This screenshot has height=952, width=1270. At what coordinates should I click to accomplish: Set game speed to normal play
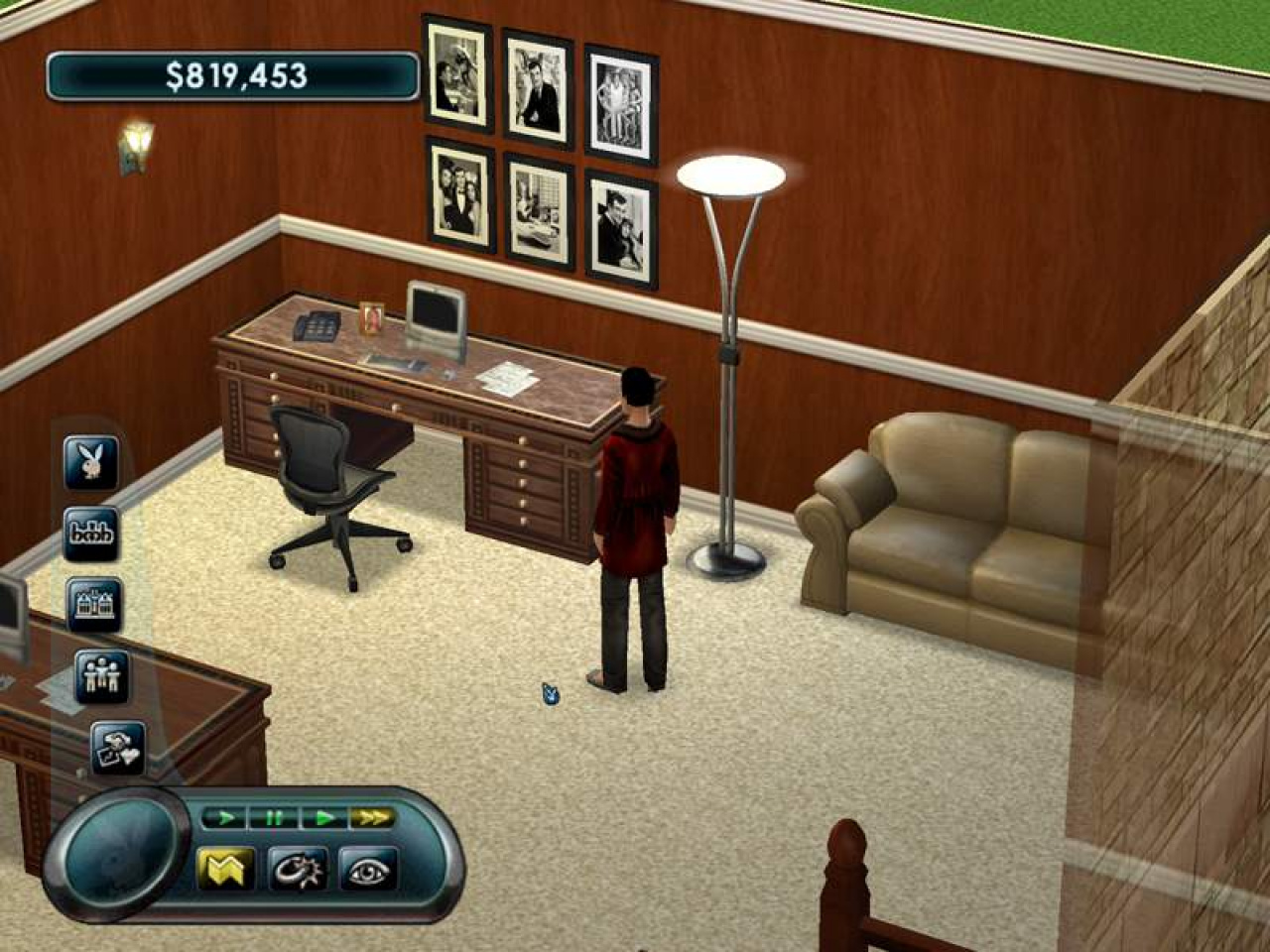323,818
